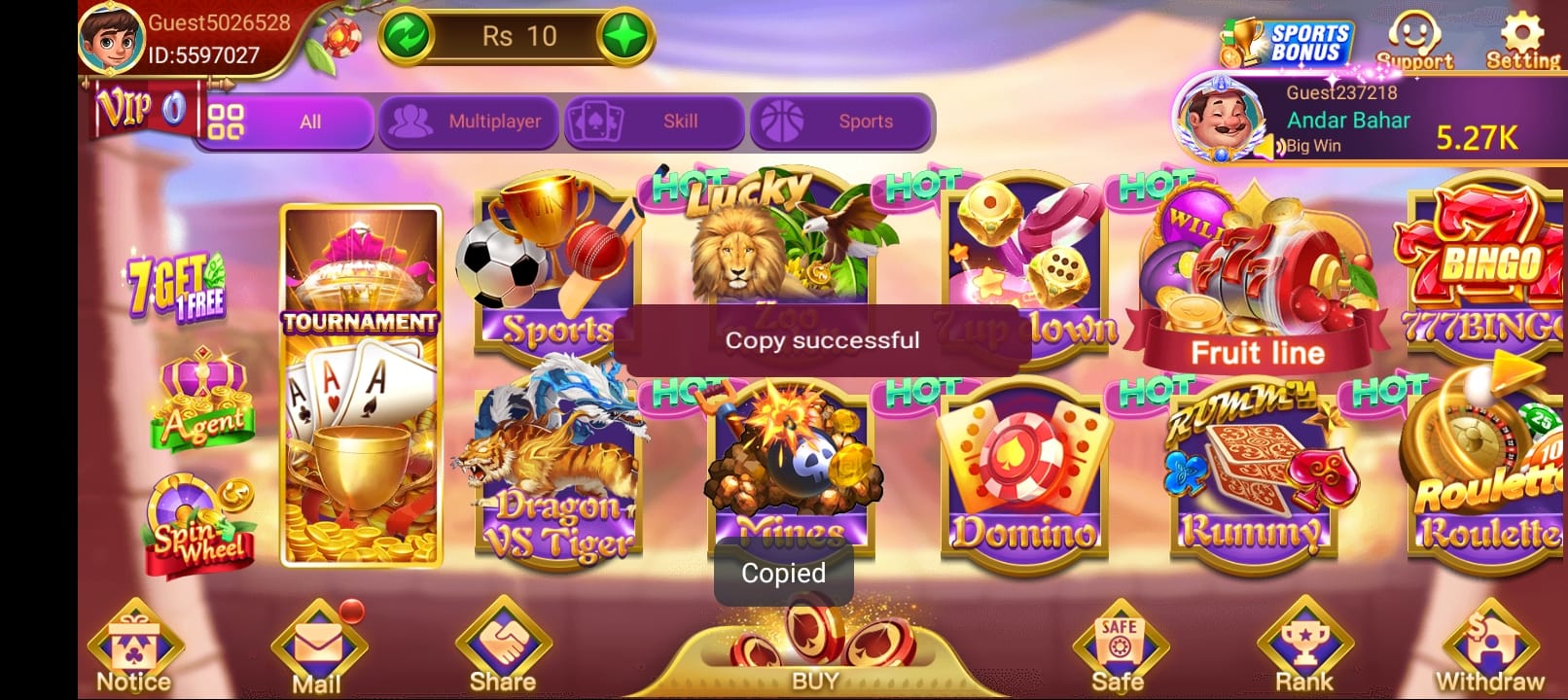This screenshot has width=1568, height=700.
Task: View the Rank trophy leaderboard
Action: (1303, 642)
